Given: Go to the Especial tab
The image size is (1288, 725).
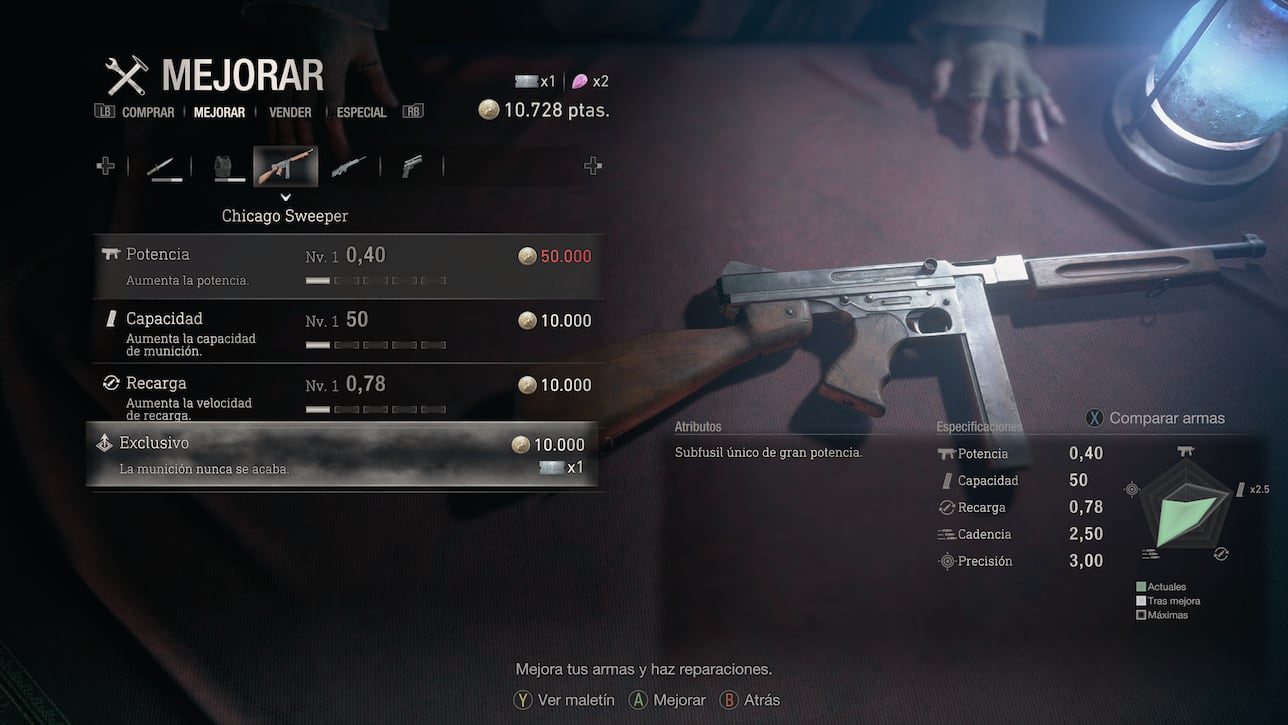Looking at the screenshot, I should [361, 113].
